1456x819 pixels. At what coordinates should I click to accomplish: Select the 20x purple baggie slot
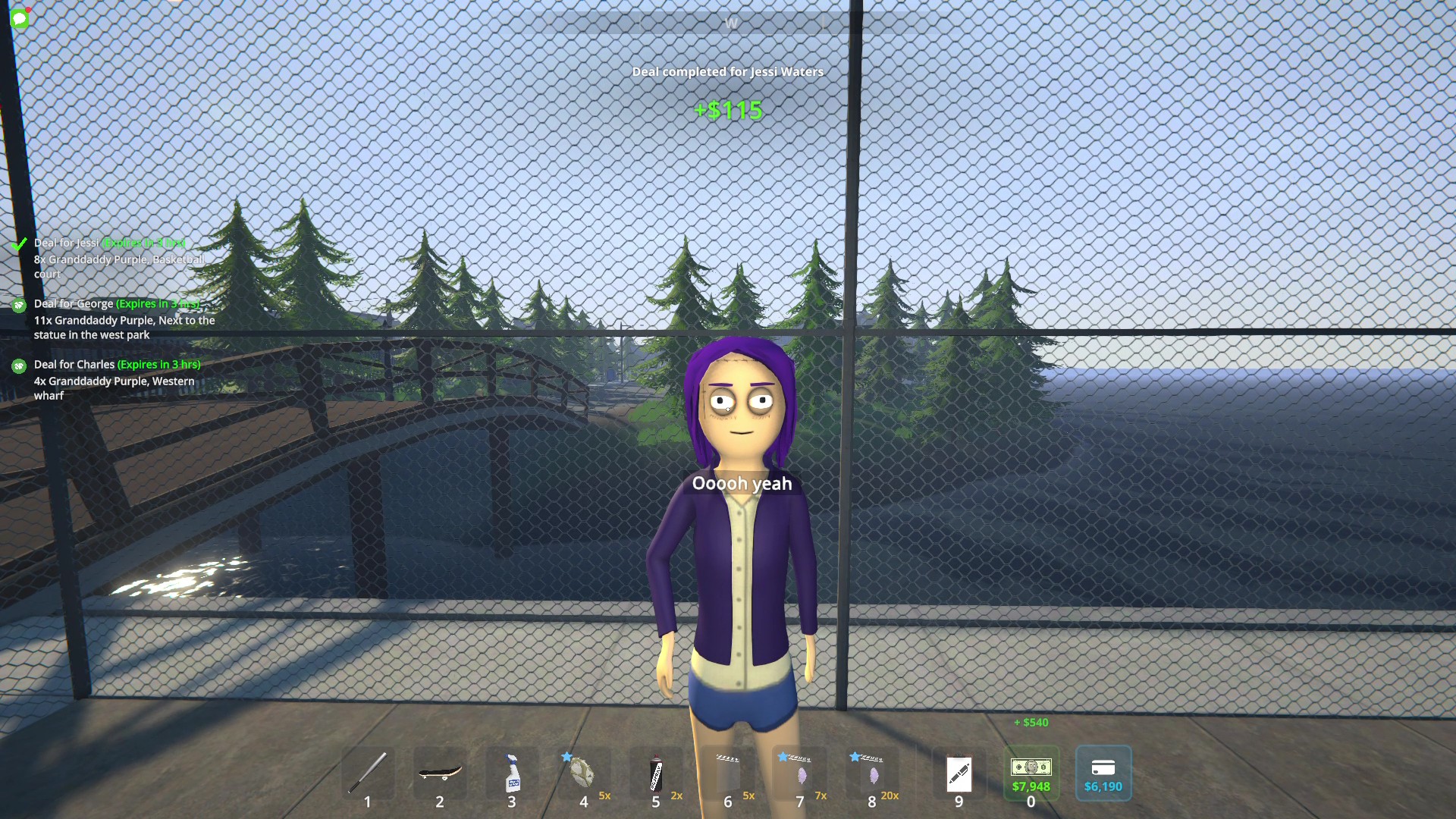click(873, 773)
